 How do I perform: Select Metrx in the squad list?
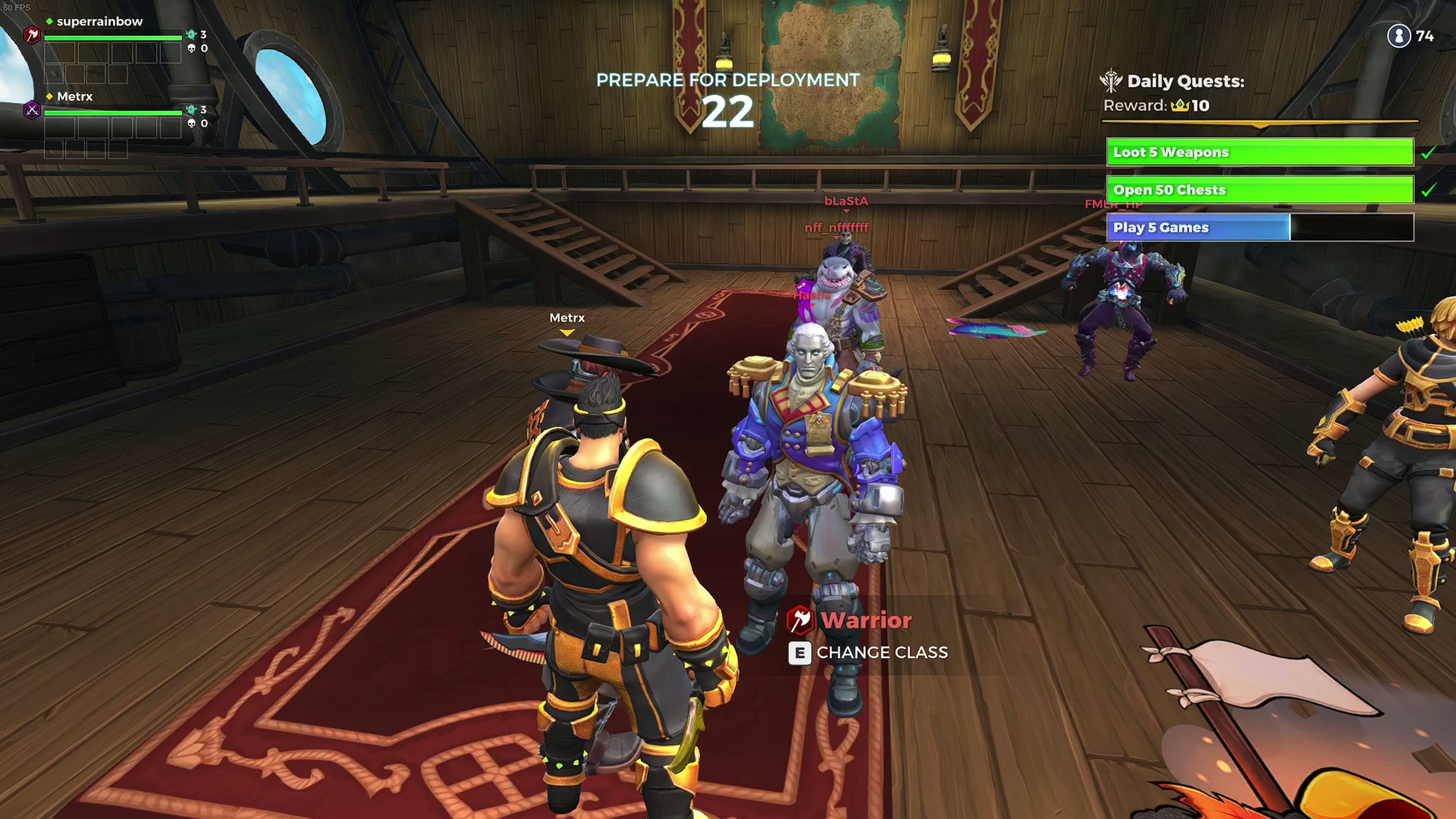[75, 97]
